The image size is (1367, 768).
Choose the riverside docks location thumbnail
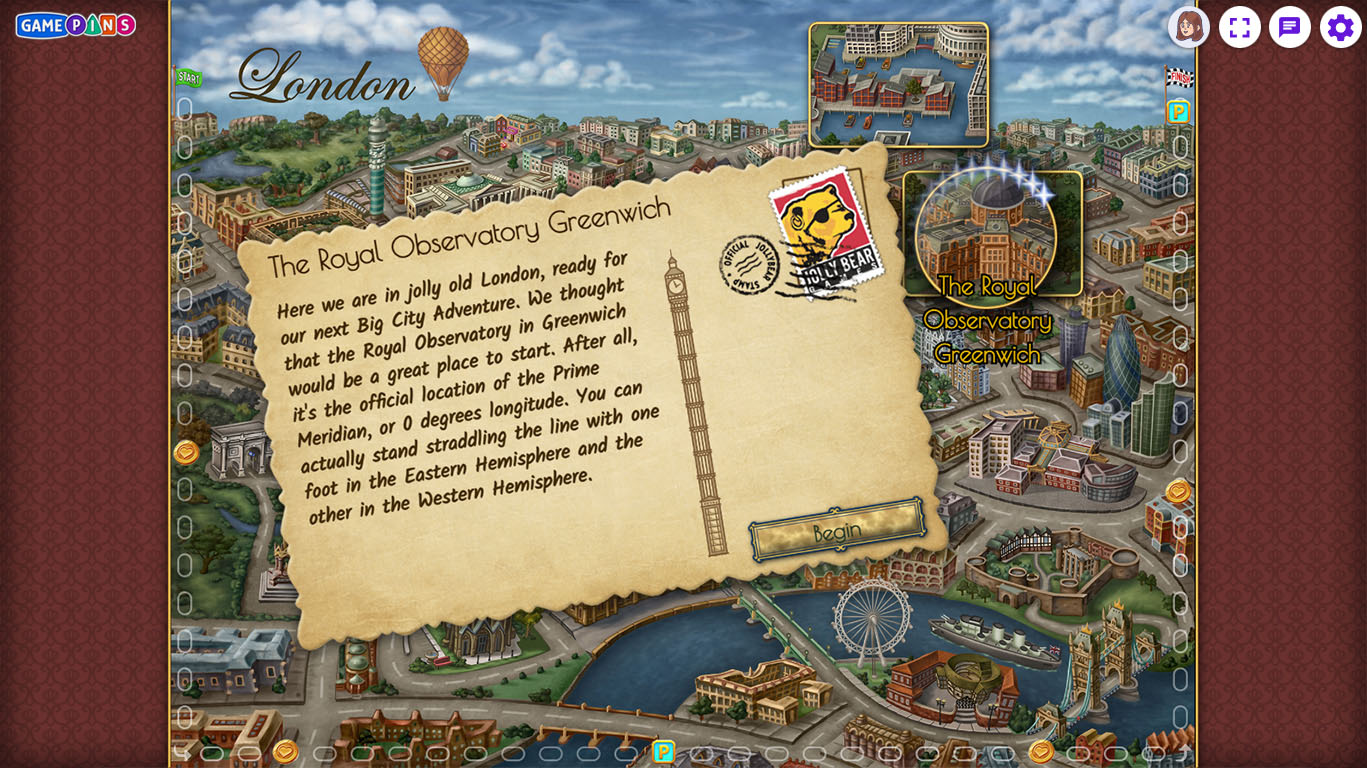(898, 85)
